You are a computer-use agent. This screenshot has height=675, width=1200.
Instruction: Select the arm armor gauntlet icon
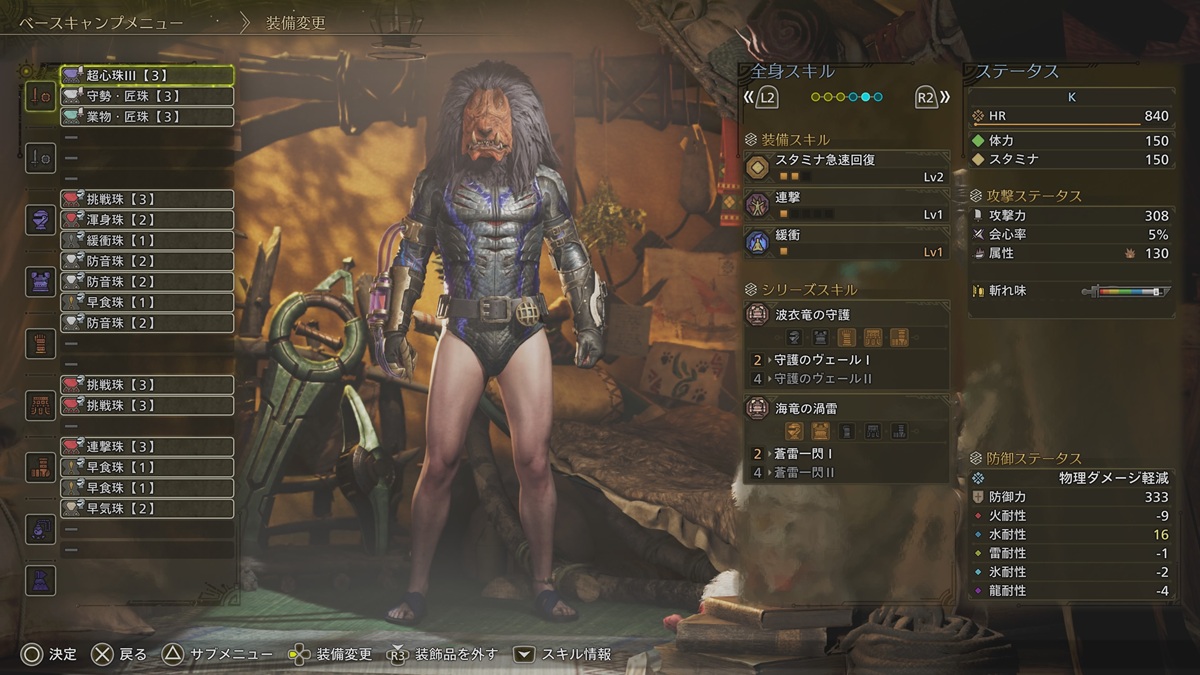(x=41, y=343)
